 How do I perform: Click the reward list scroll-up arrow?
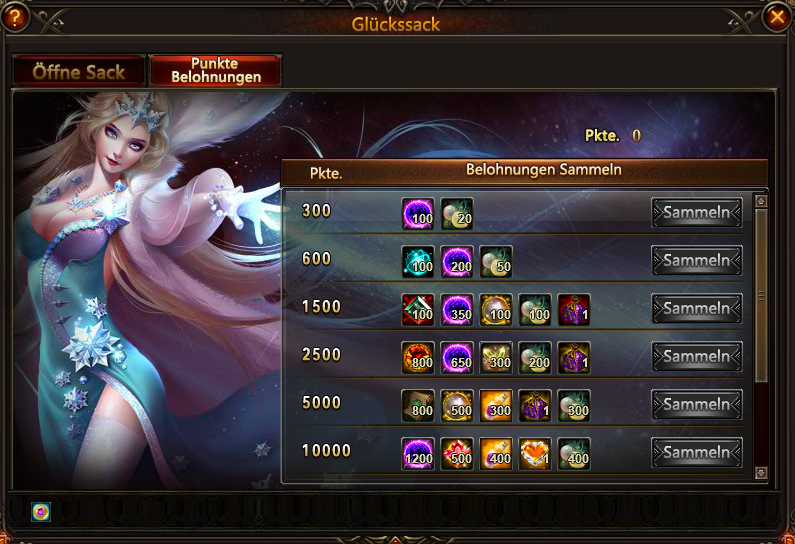pos(761,200)
